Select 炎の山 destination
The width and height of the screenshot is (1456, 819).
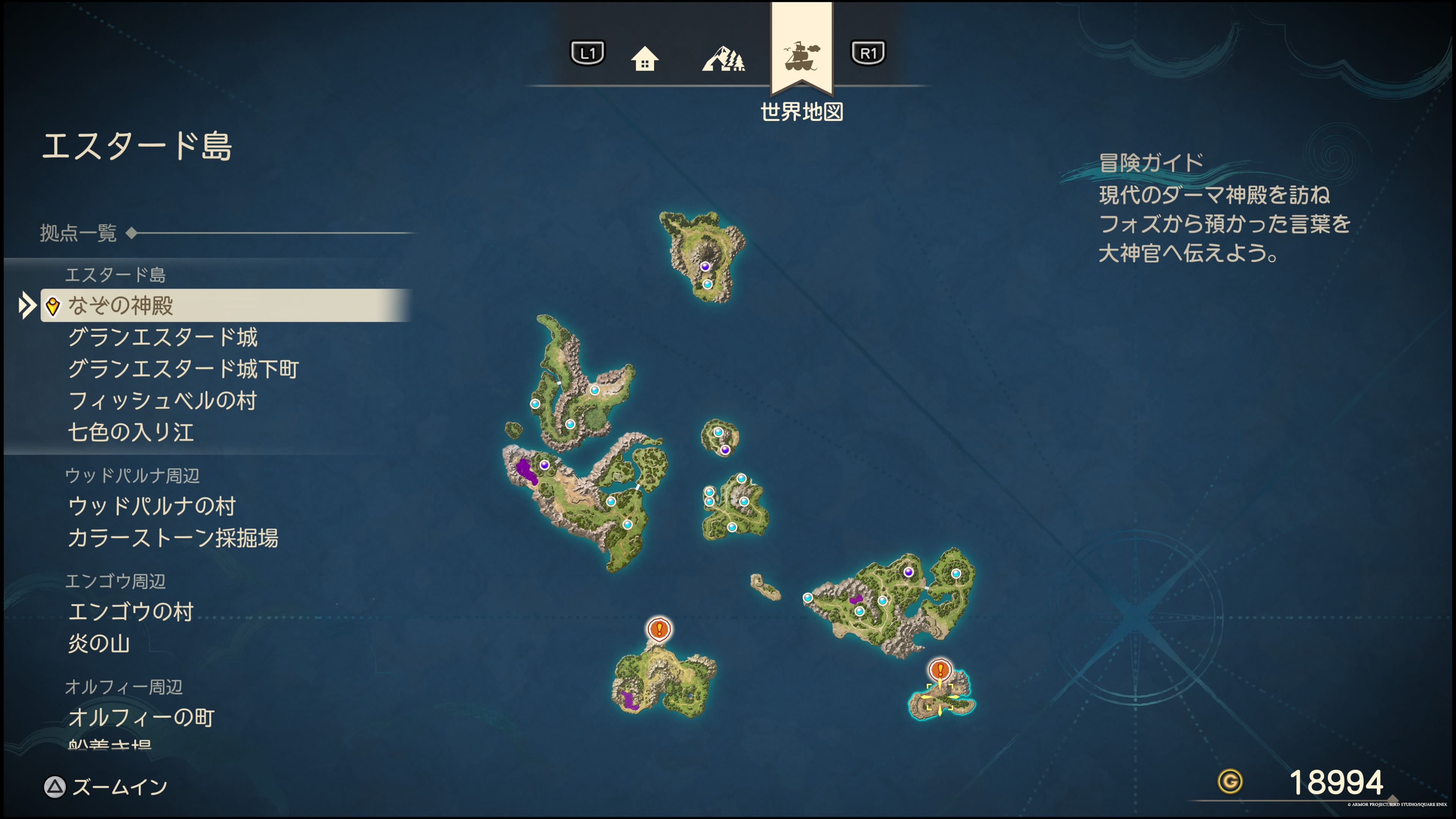[99, 643]
